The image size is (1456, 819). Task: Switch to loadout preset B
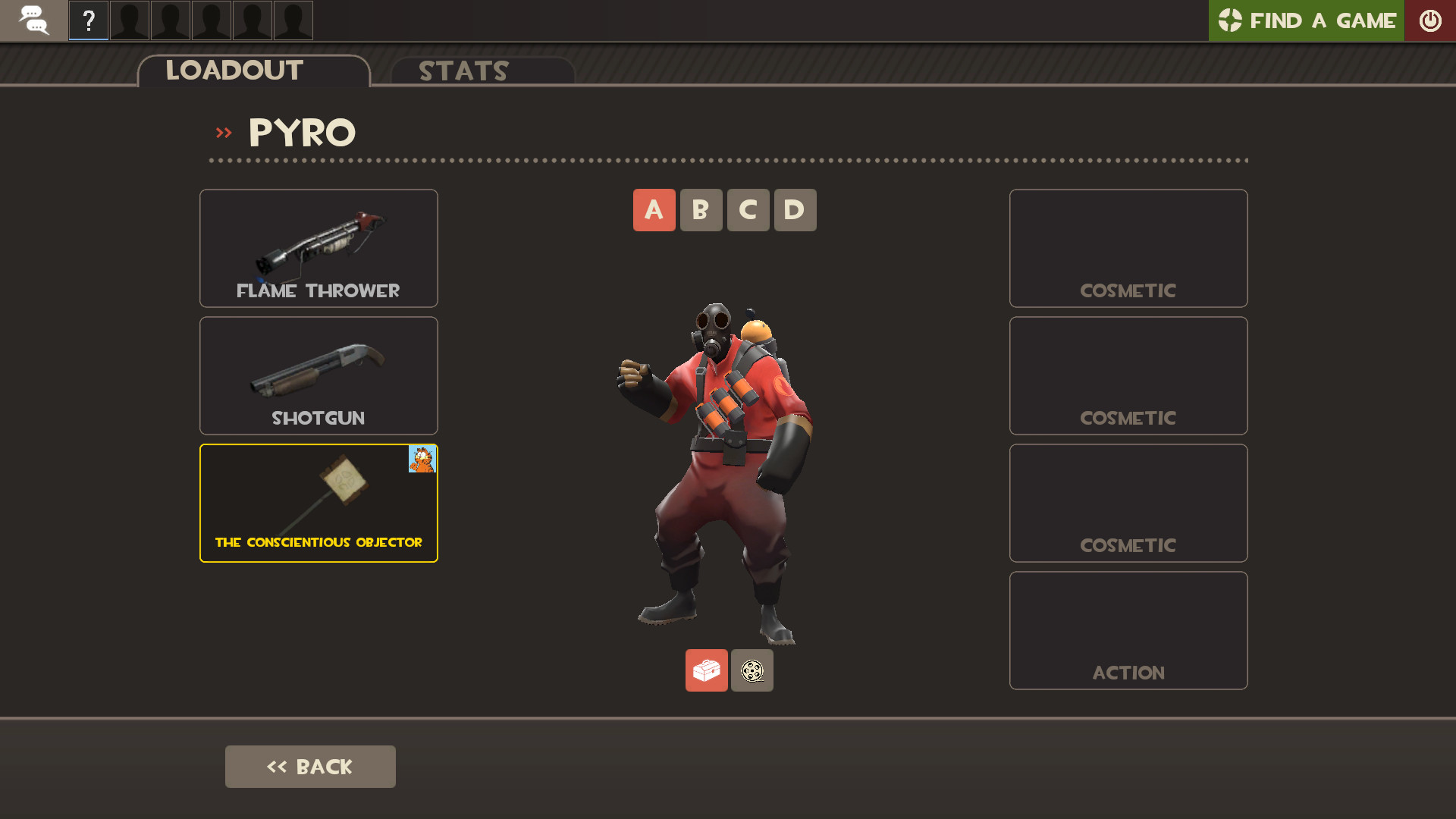[x=701, y=210]
